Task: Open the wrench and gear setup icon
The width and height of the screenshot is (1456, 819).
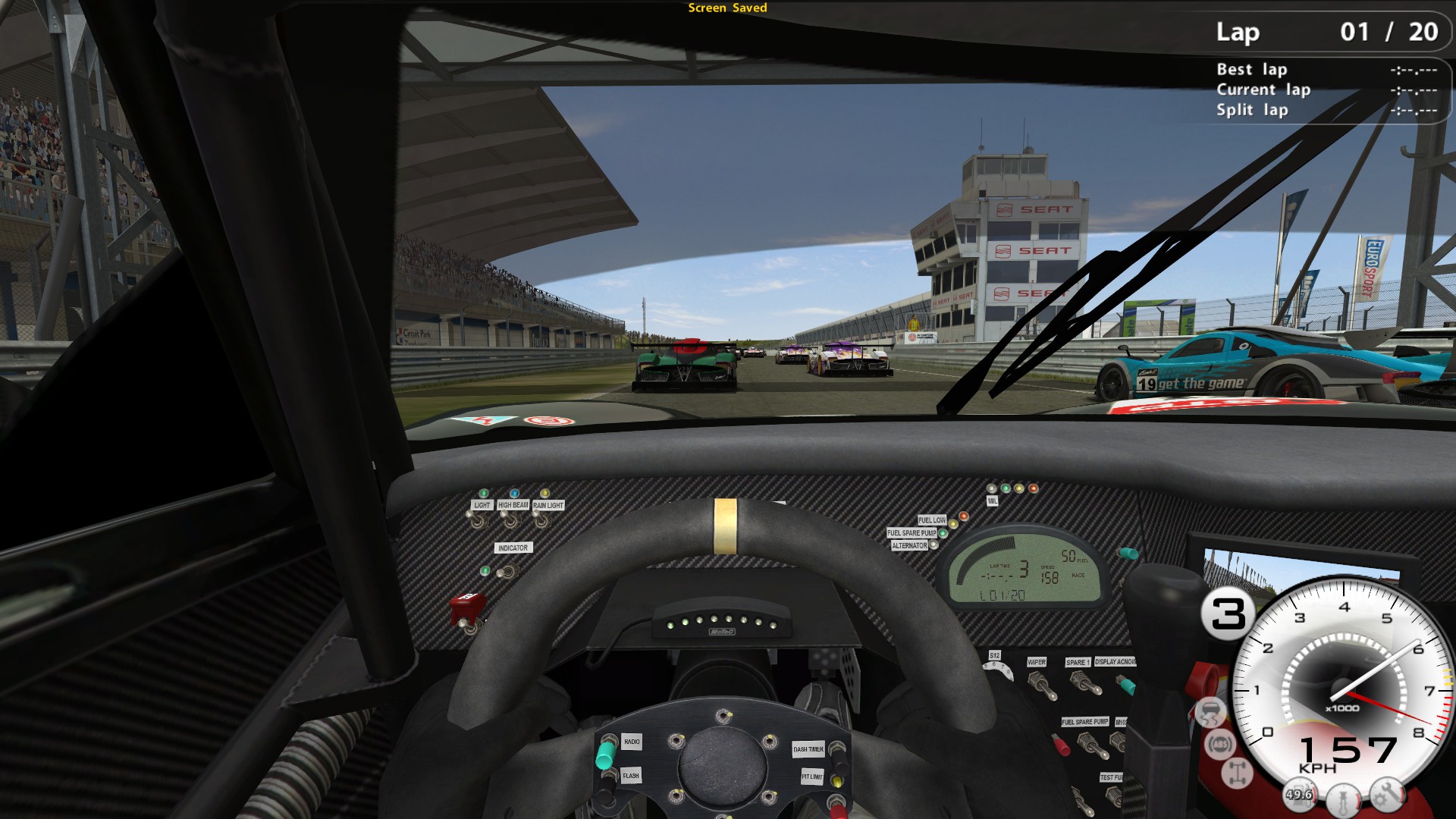Action: pyautogui.click(x=1387, y=793)
